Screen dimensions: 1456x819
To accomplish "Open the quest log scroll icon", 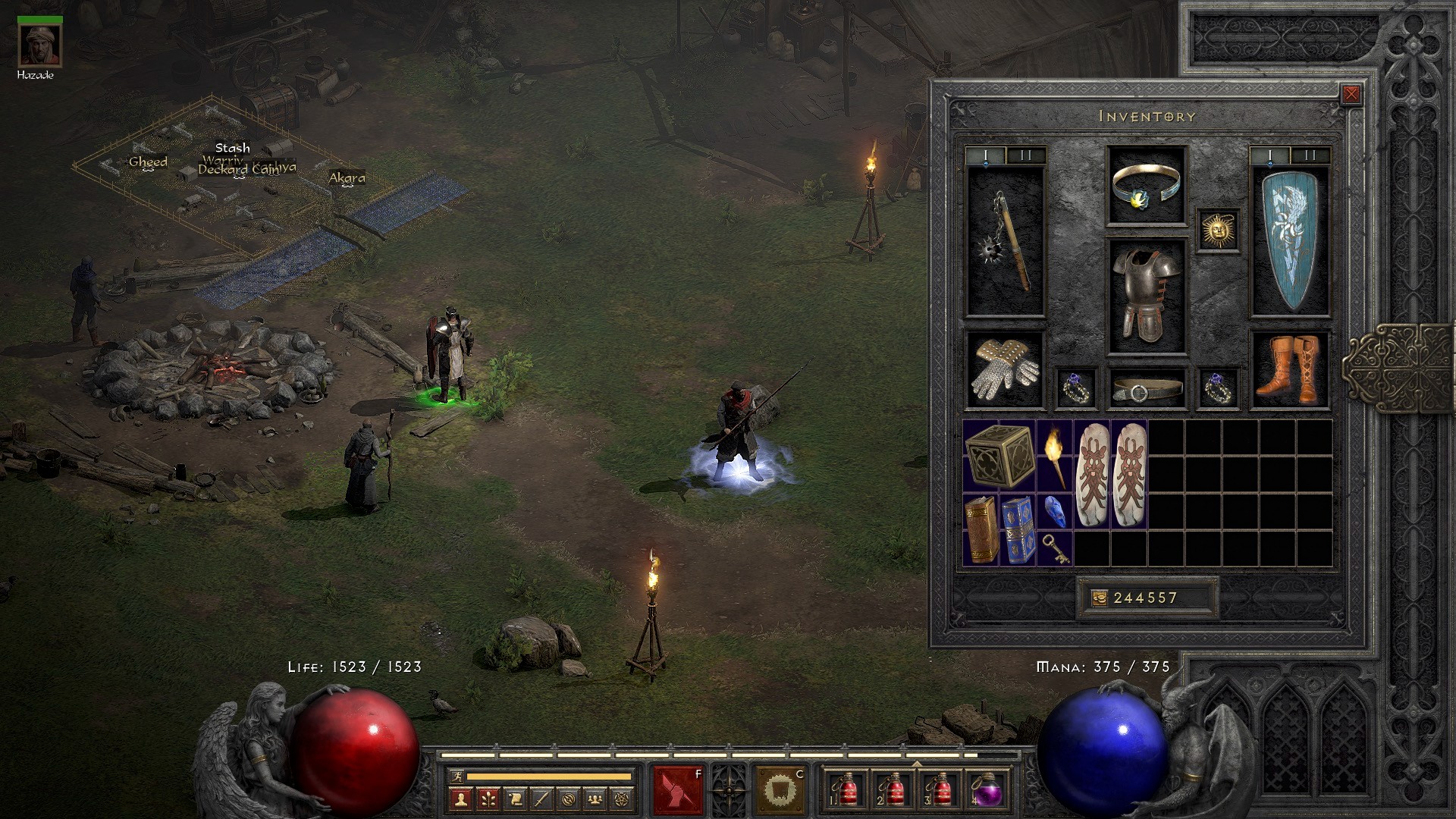I will [515, 798].
